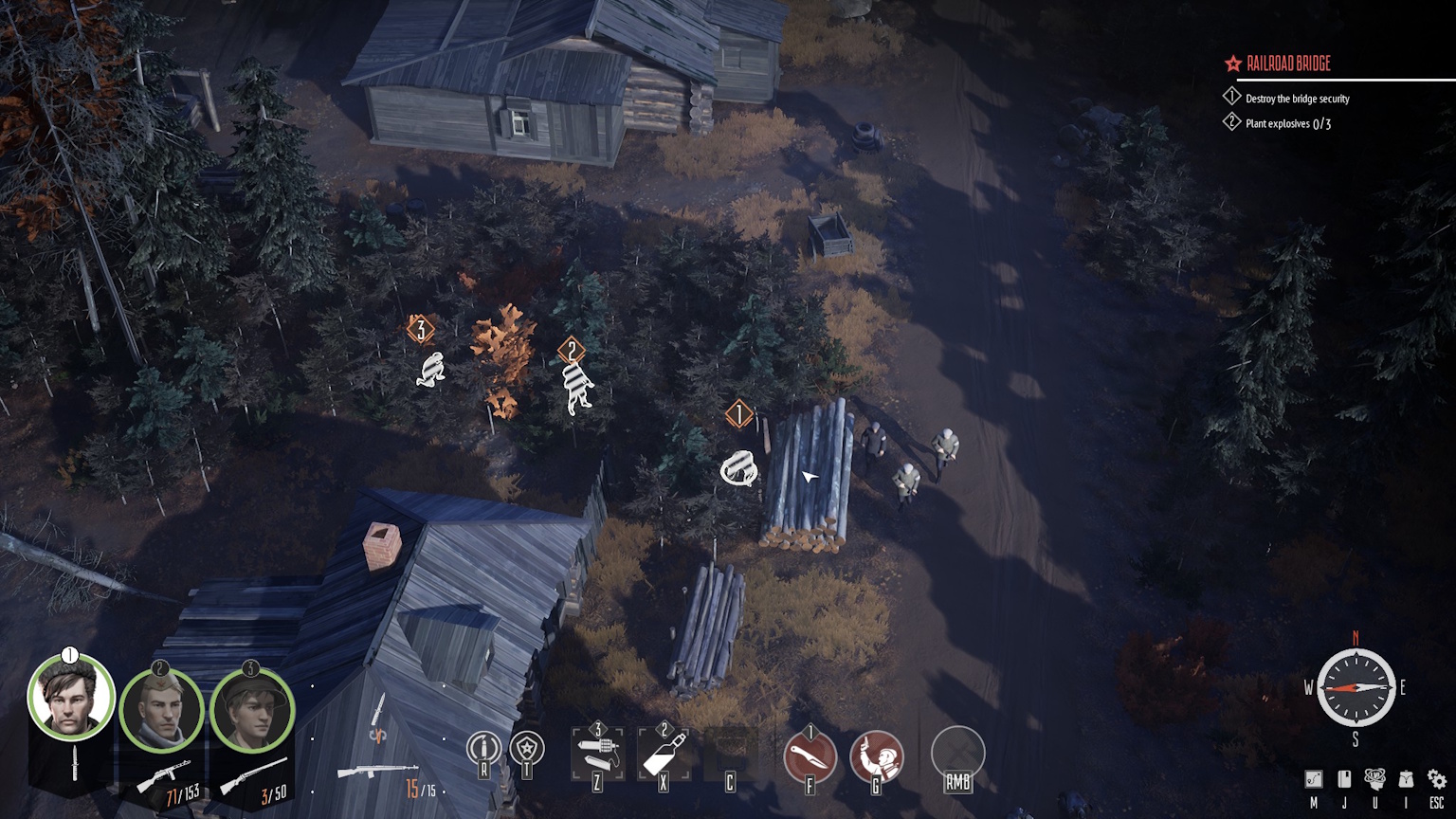Open the skills brain icon

(x=1374, y=779)
